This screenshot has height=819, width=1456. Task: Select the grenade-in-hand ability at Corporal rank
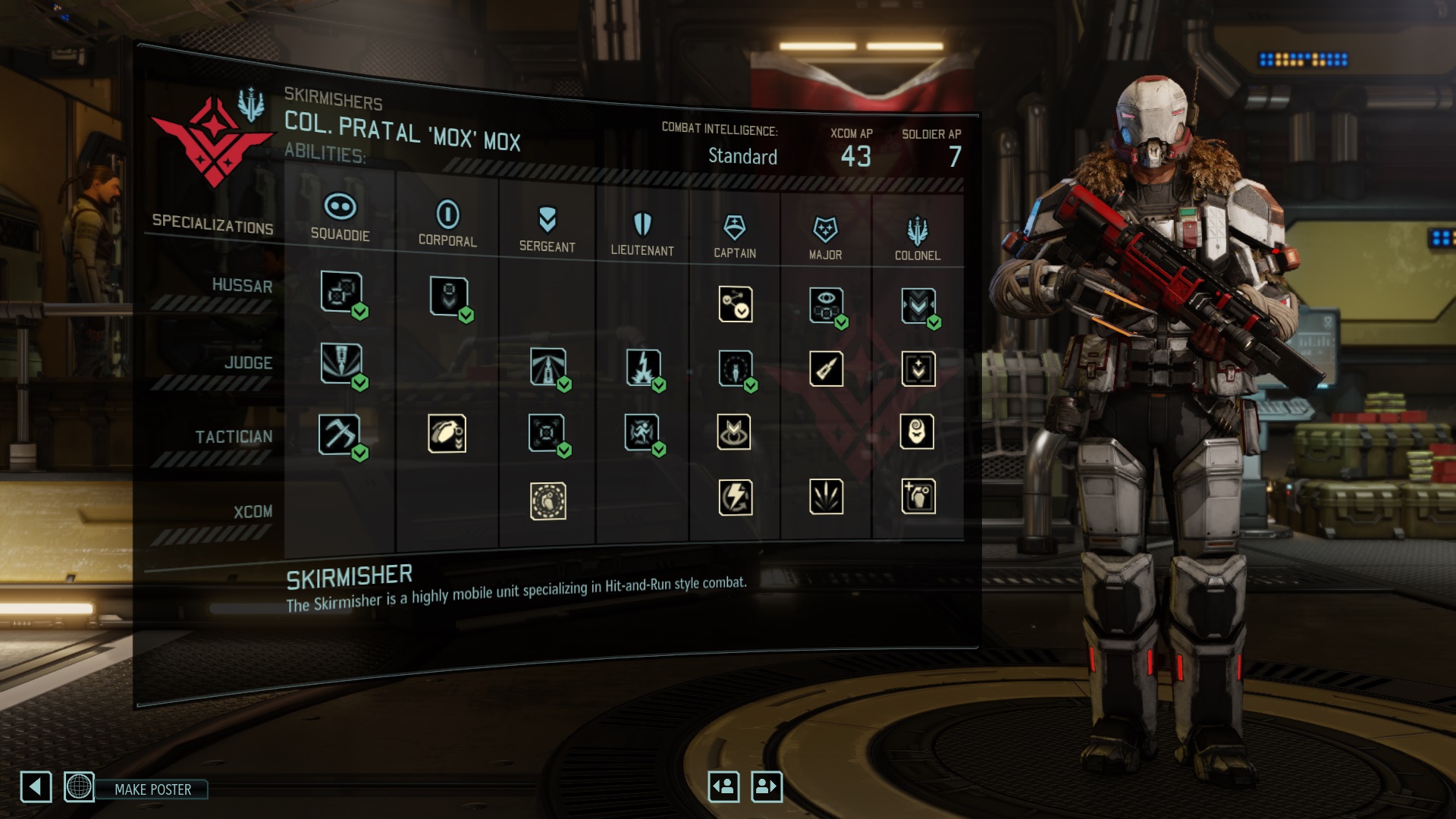point(447,434)
